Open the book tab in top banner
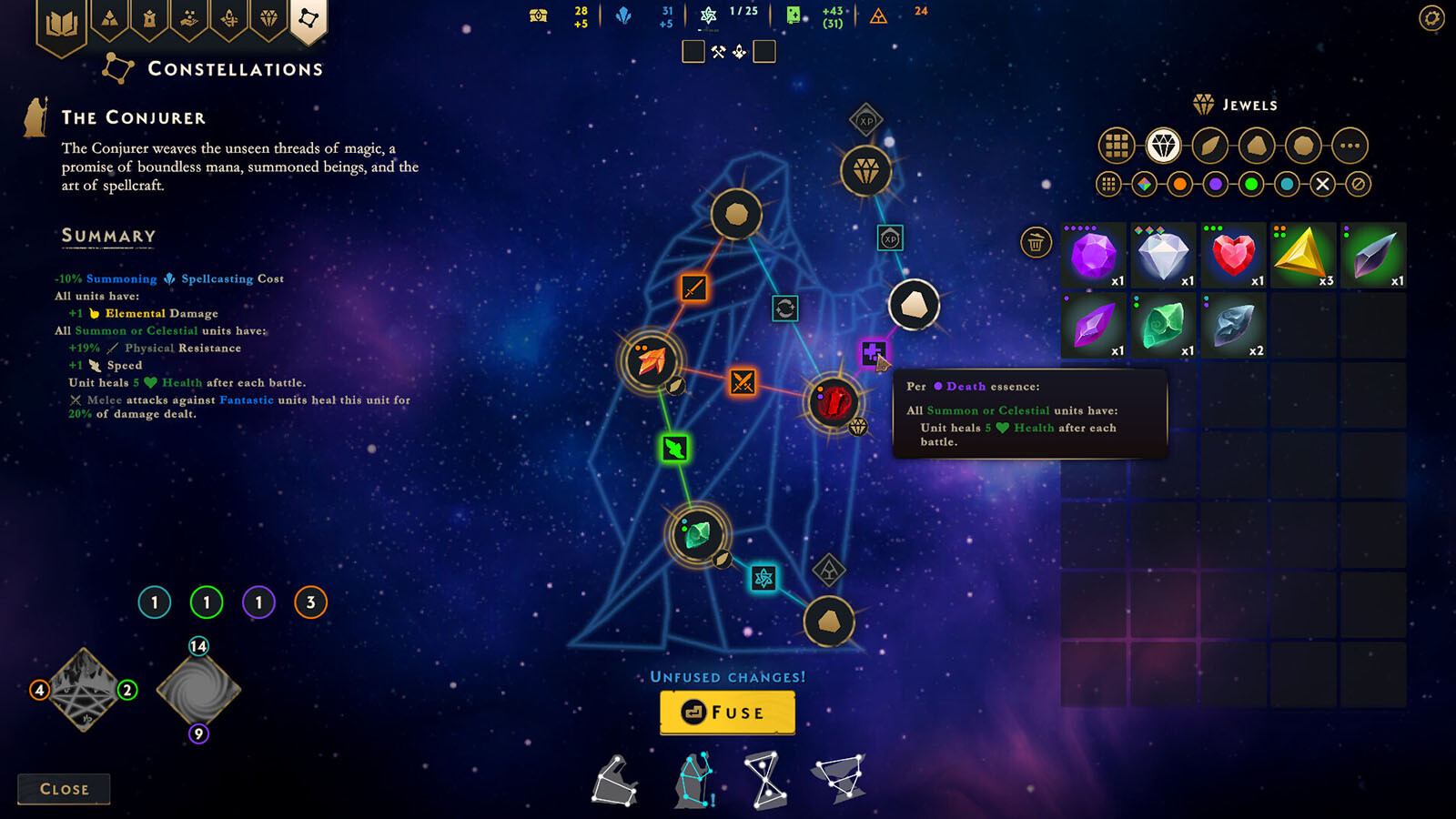The width and height of the screenshot is (1456, 819). (61, 23)
